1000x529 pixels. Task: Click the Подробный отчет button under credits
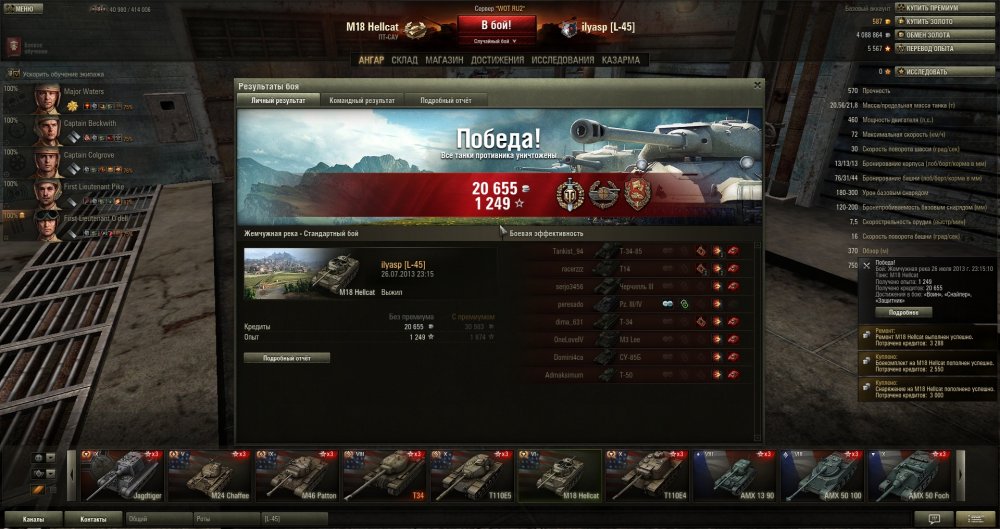pyautogui.click(x=286, y=357)
